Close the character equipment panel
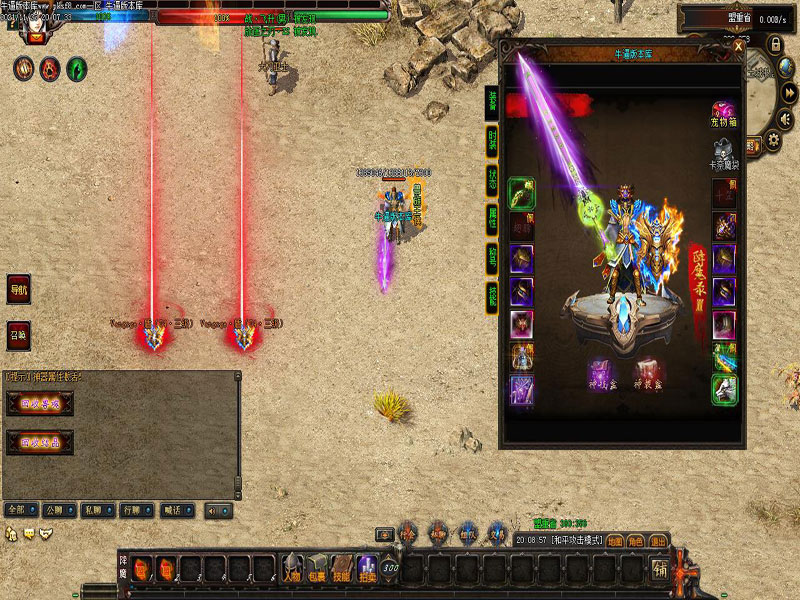Screen dimensions: 800x600 coord(738,46)
